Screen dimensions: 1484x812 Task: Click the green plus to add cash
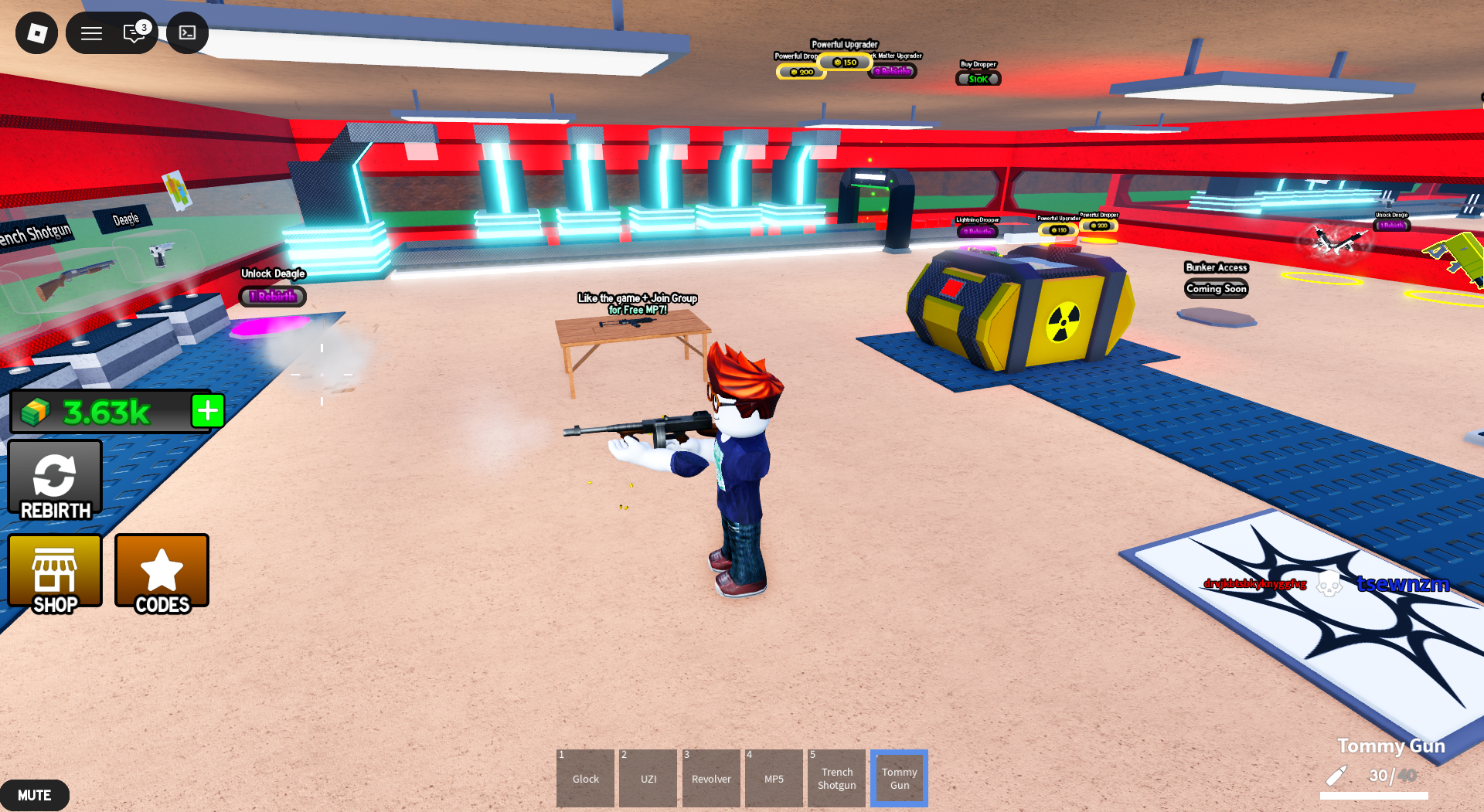pos(206,411)
